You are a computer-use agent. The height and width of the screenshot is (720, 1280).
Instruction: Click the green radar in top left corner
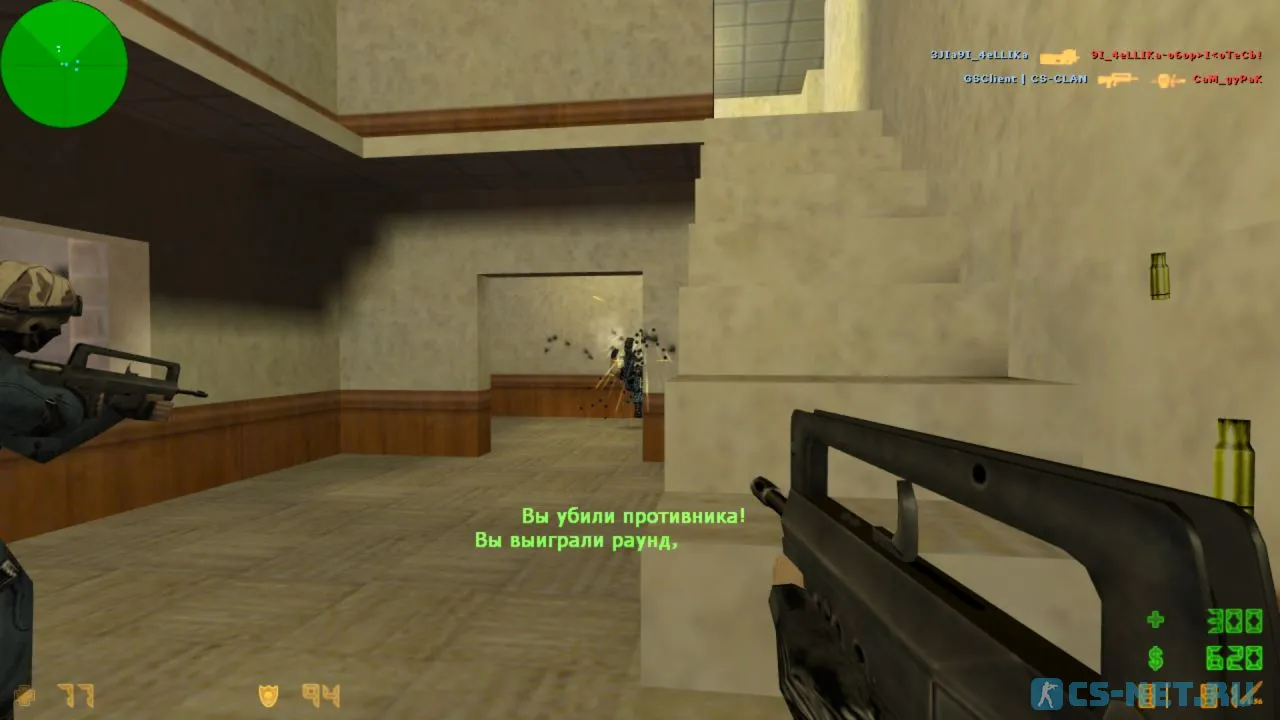[x=65, y=63]
